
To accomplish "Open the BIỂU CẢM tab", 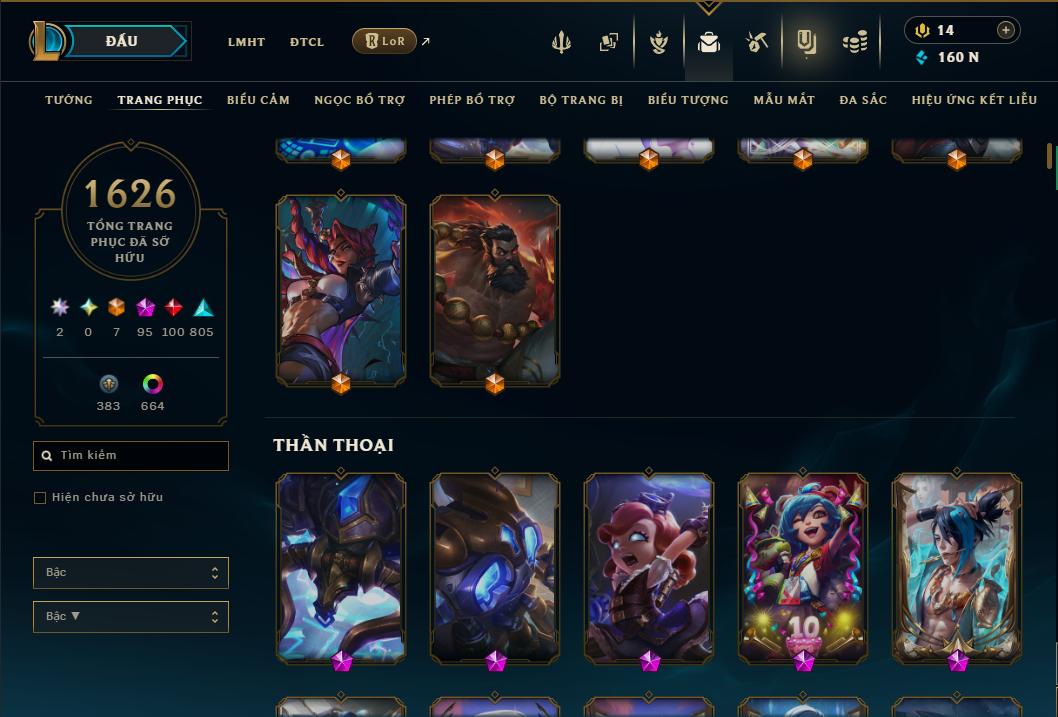I will coord(258,100).
